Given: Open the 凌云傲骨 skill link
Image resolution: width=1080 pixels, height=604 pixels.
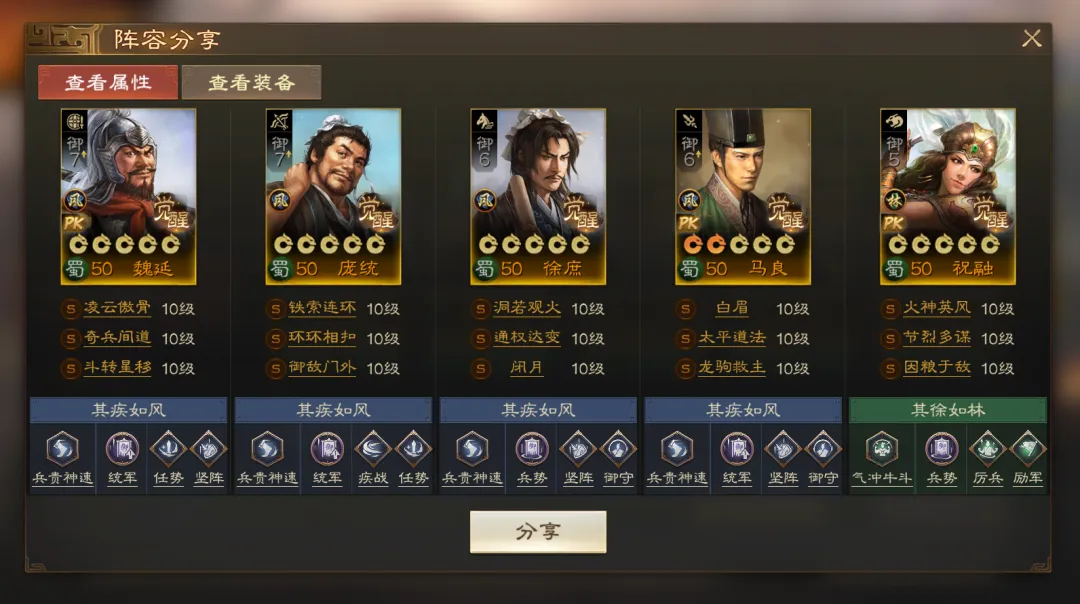Looking at the screenshot, I should pos(118,309).
